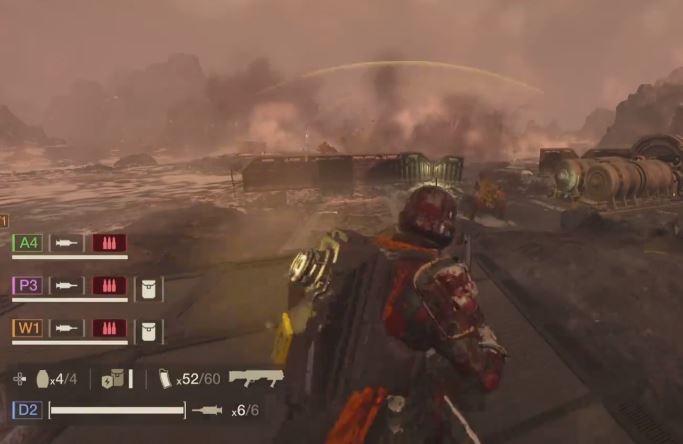Click A4's stim syringe icon

(x=68, y=242)
